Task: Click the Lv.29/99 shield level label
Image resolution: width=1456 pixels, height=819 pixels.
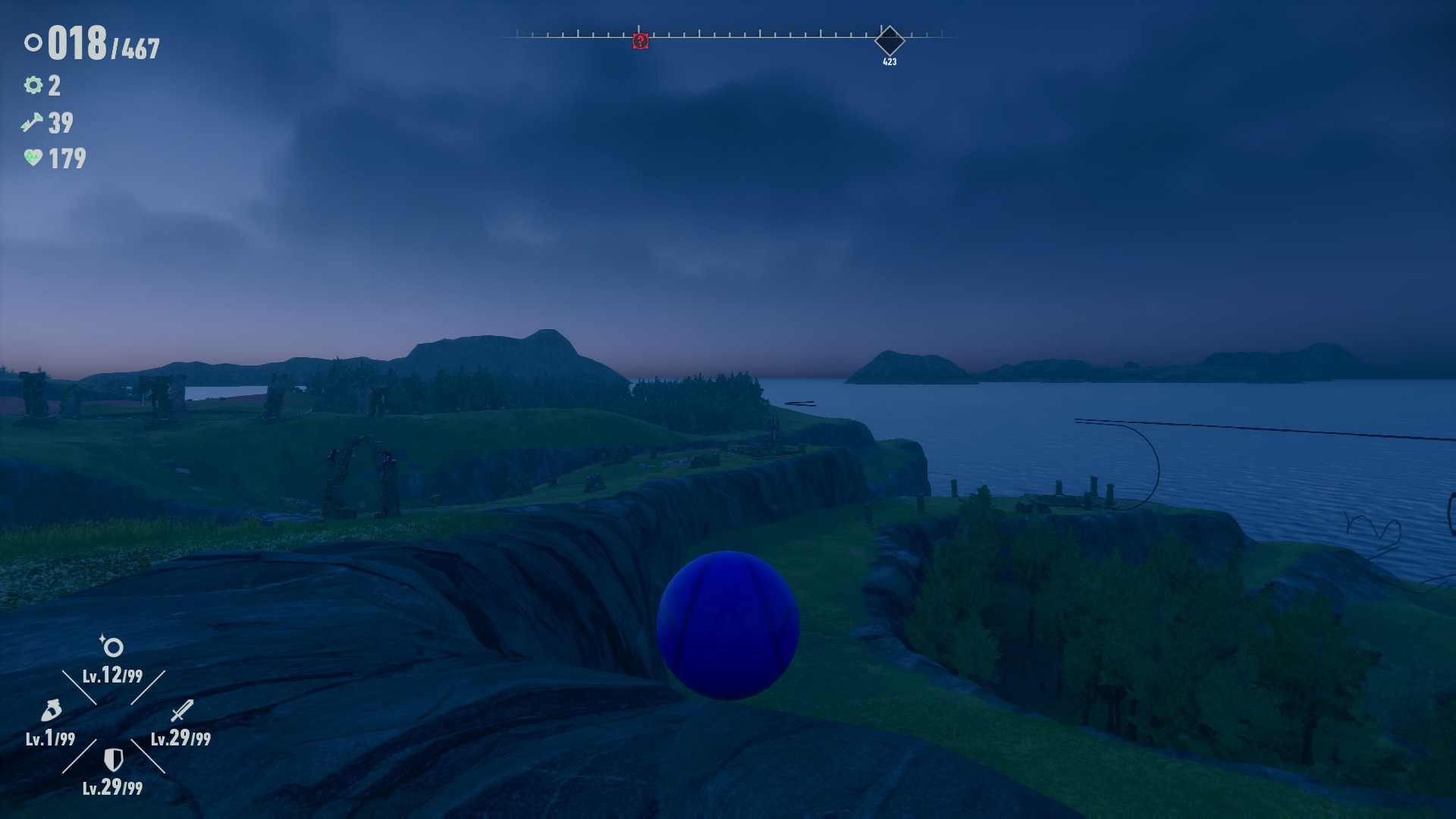Action: click(112, 788)
